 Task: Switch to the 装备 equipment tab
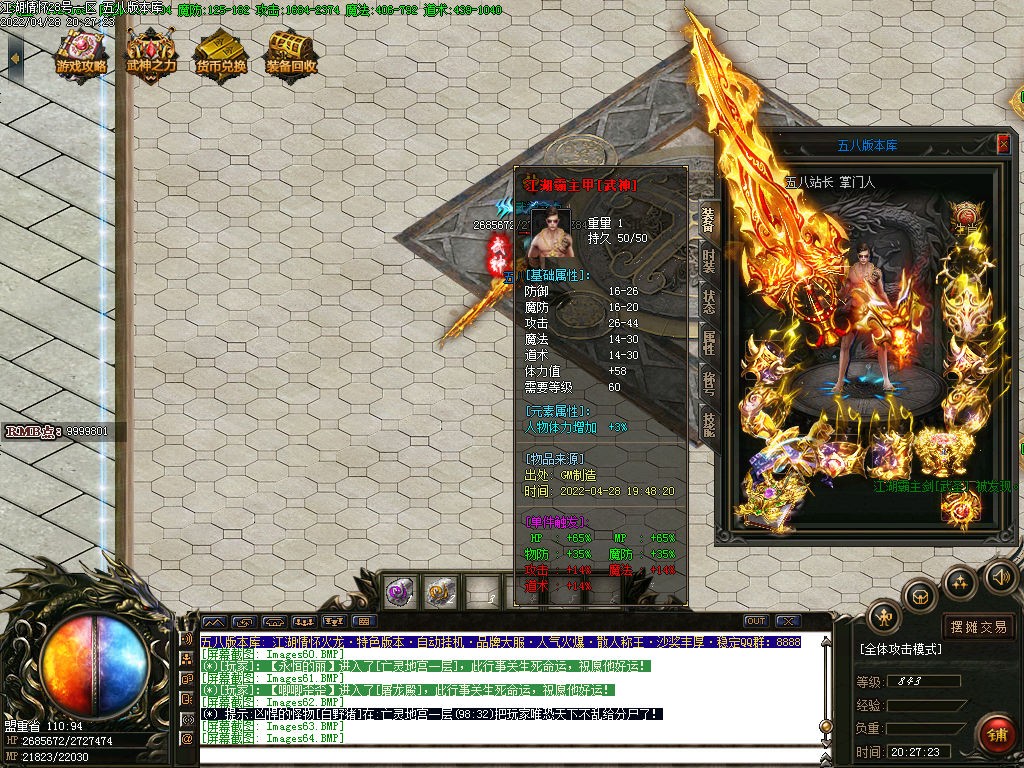click(708, 216)
